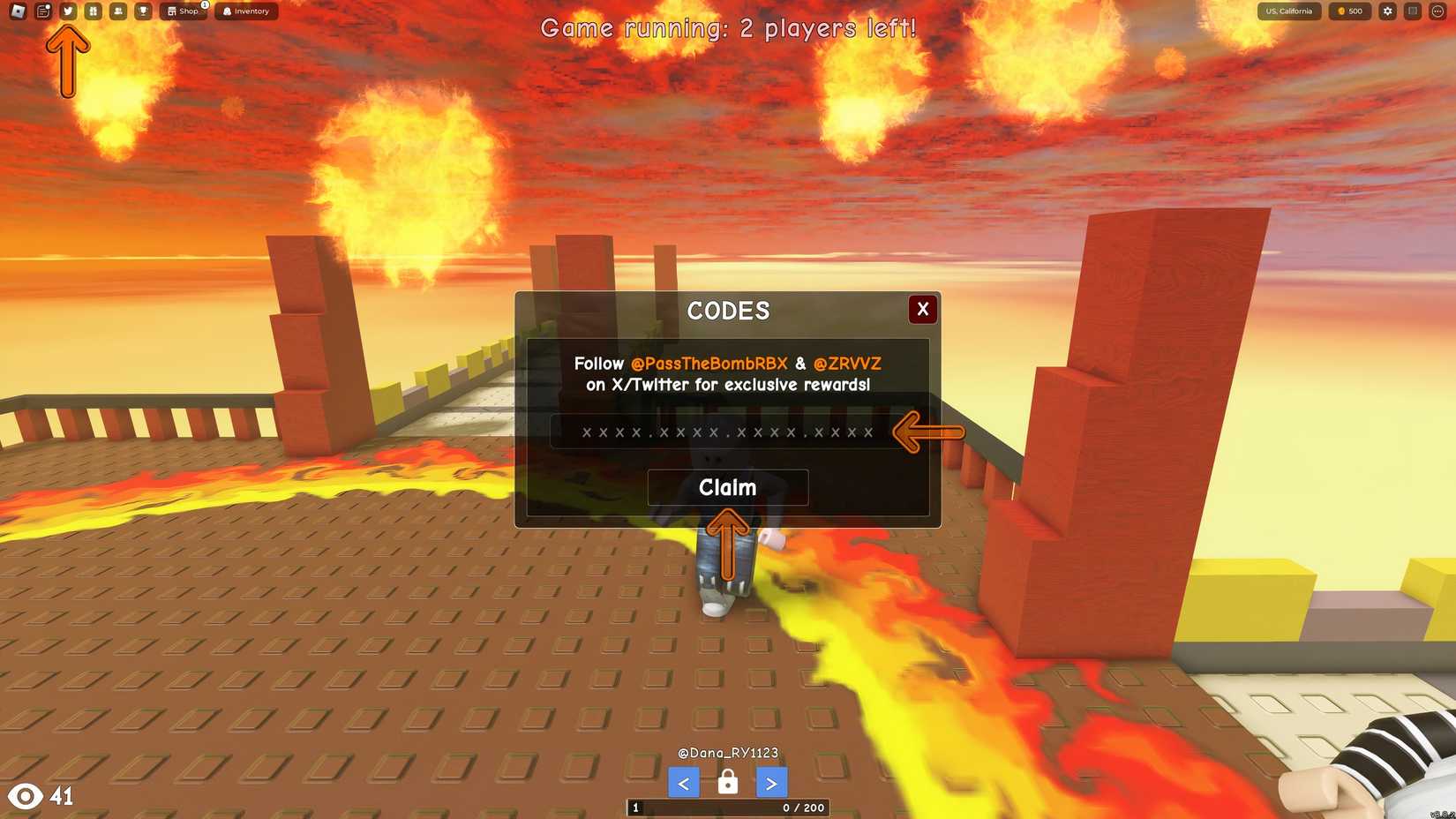Click the right arrow to spectate next player

771,782
